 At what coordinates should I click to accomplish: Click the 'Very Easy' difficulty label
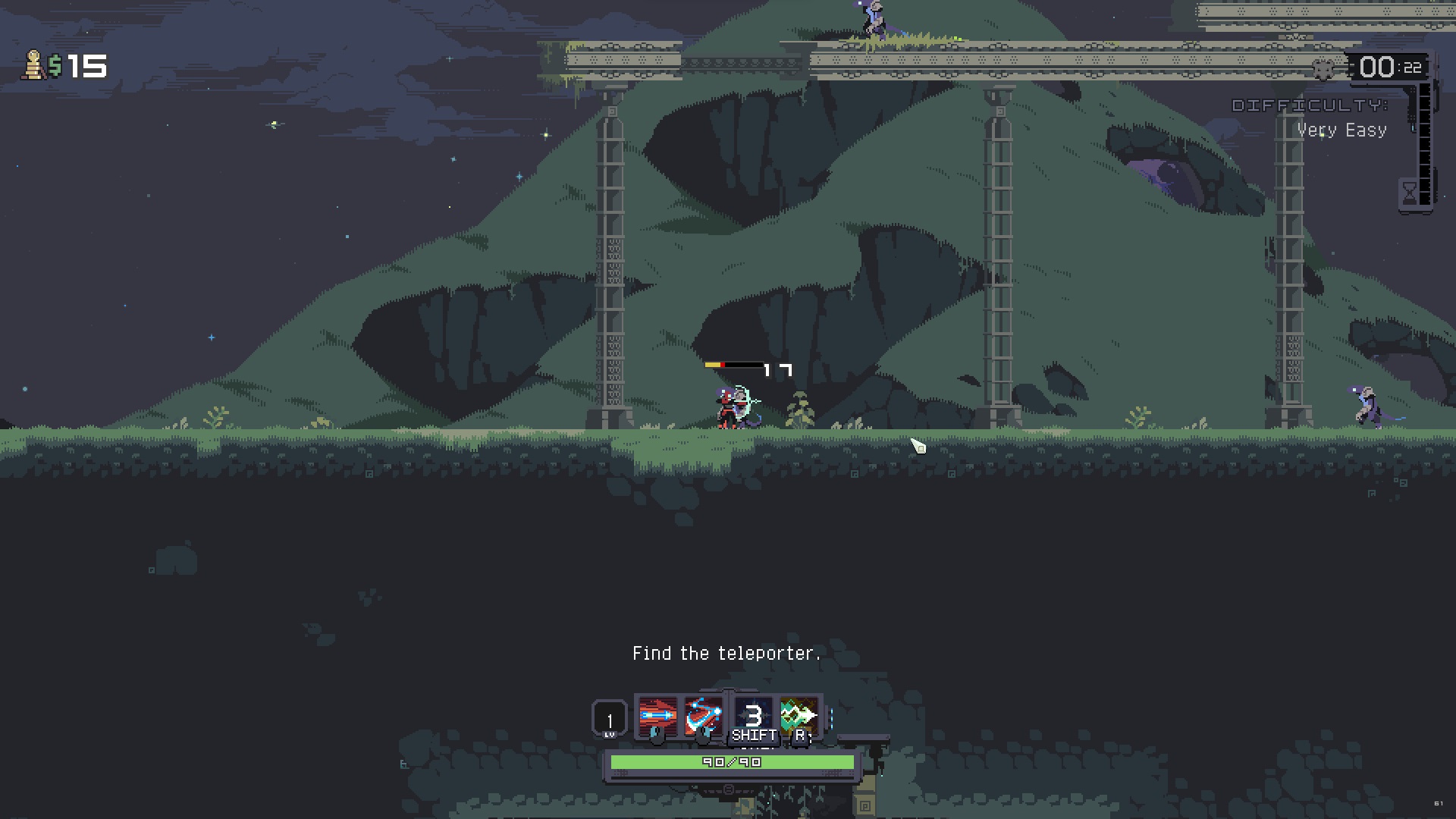click(x=1342, y=130)
